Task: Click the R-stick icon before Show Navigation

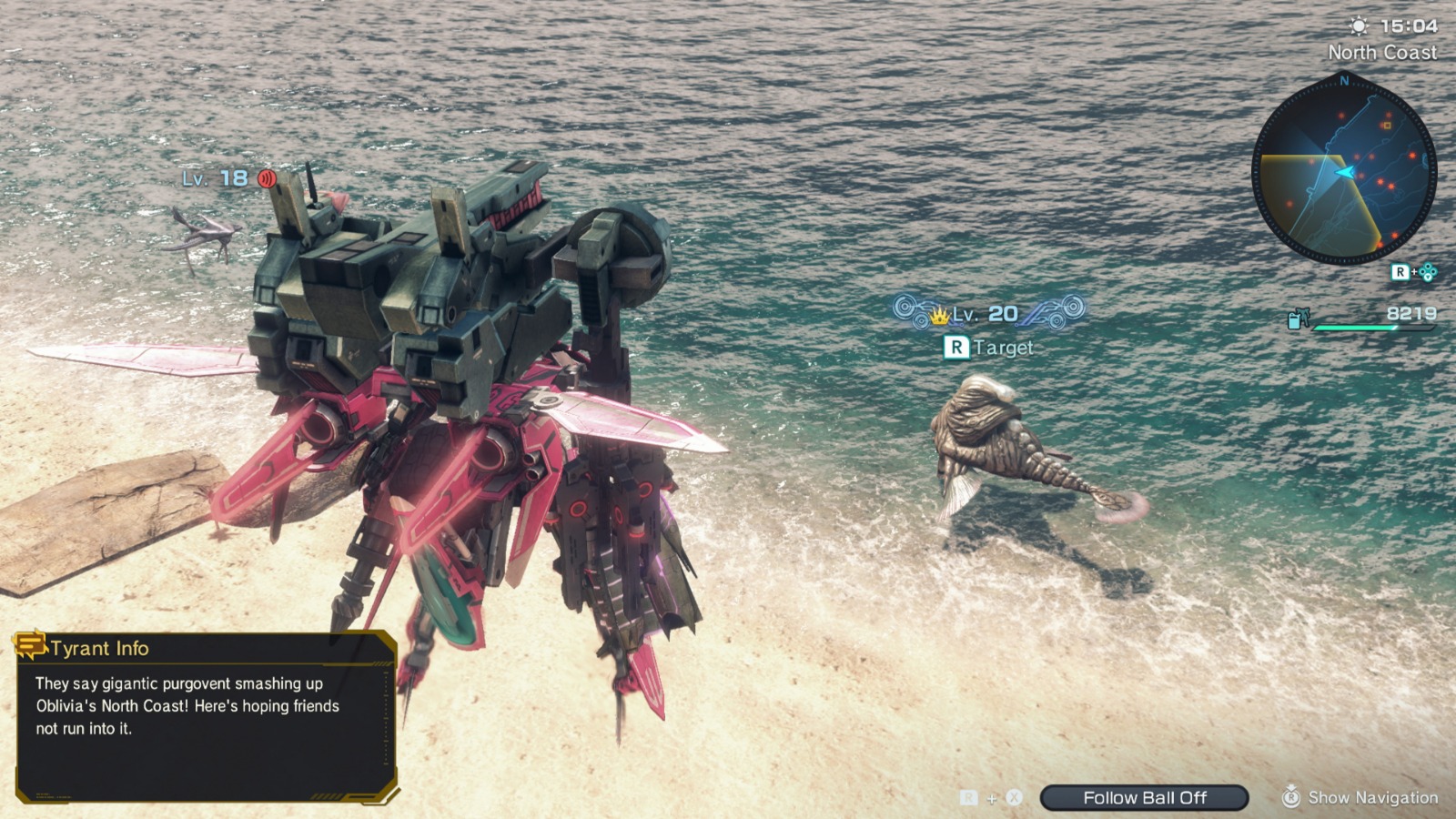Action: (x=1293, y=798)
